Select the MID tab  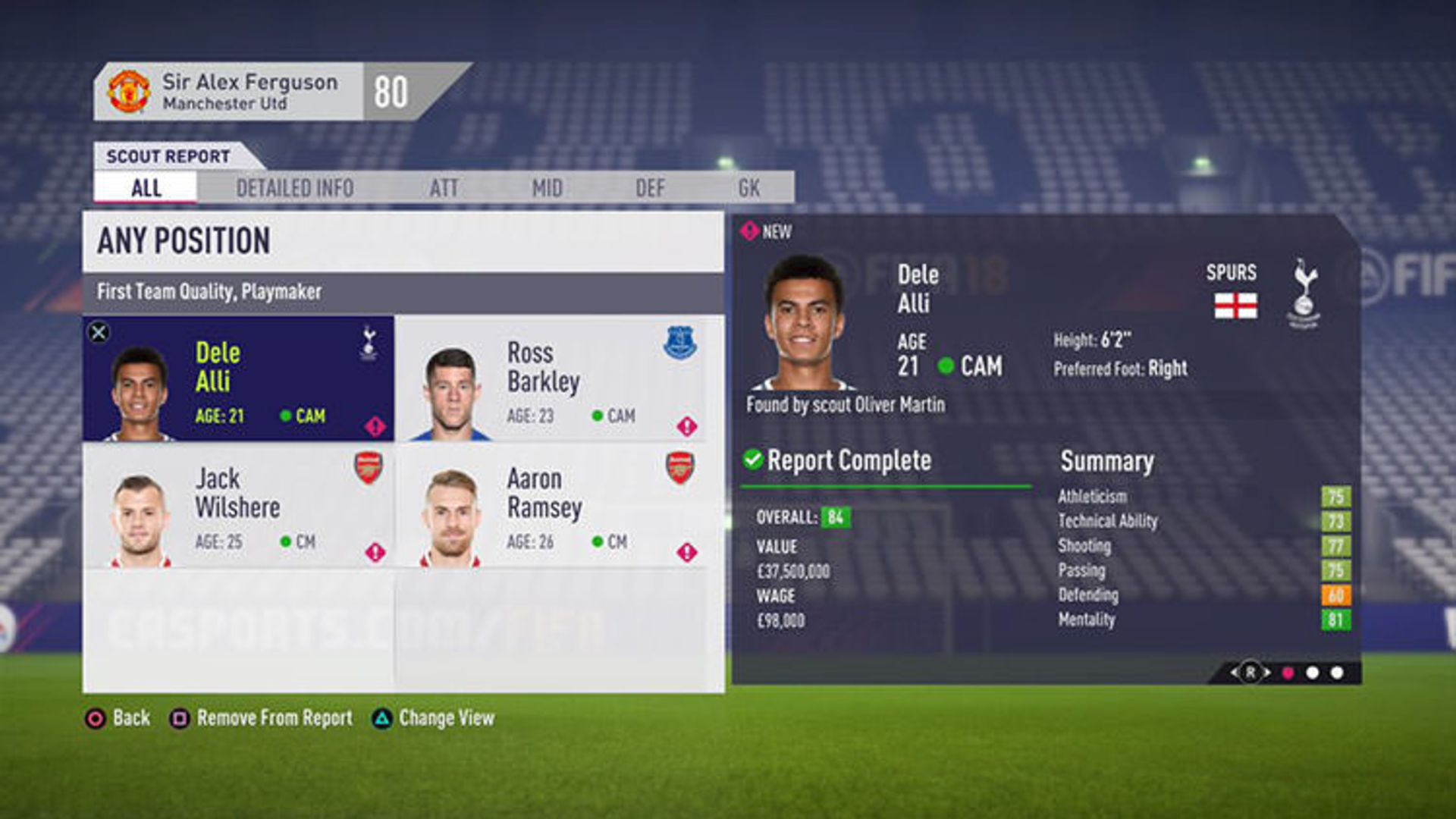pyautogui.click(x=547, y=188)
